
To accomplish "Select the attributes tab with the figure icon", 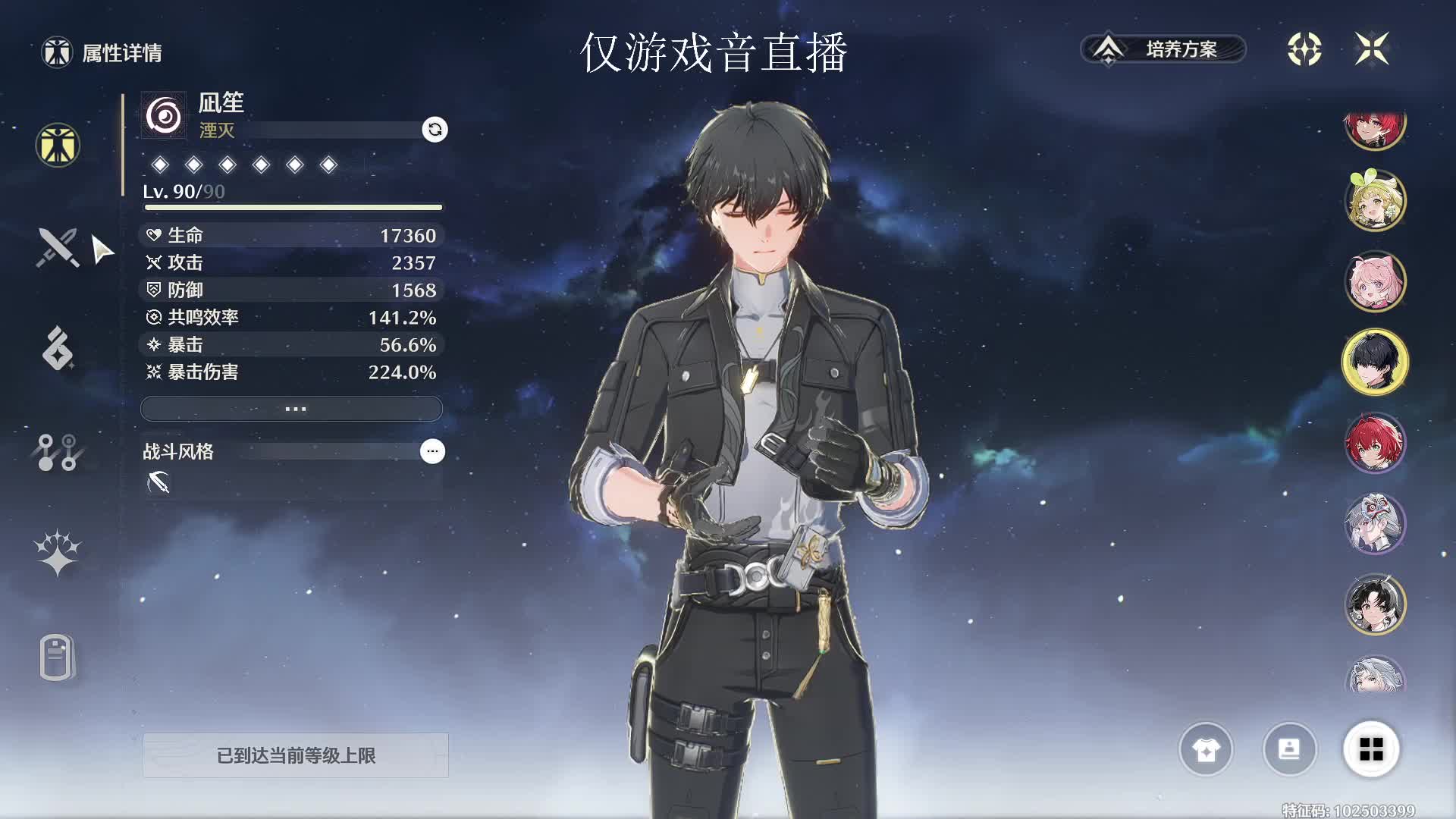I will (x=58, y=145).
